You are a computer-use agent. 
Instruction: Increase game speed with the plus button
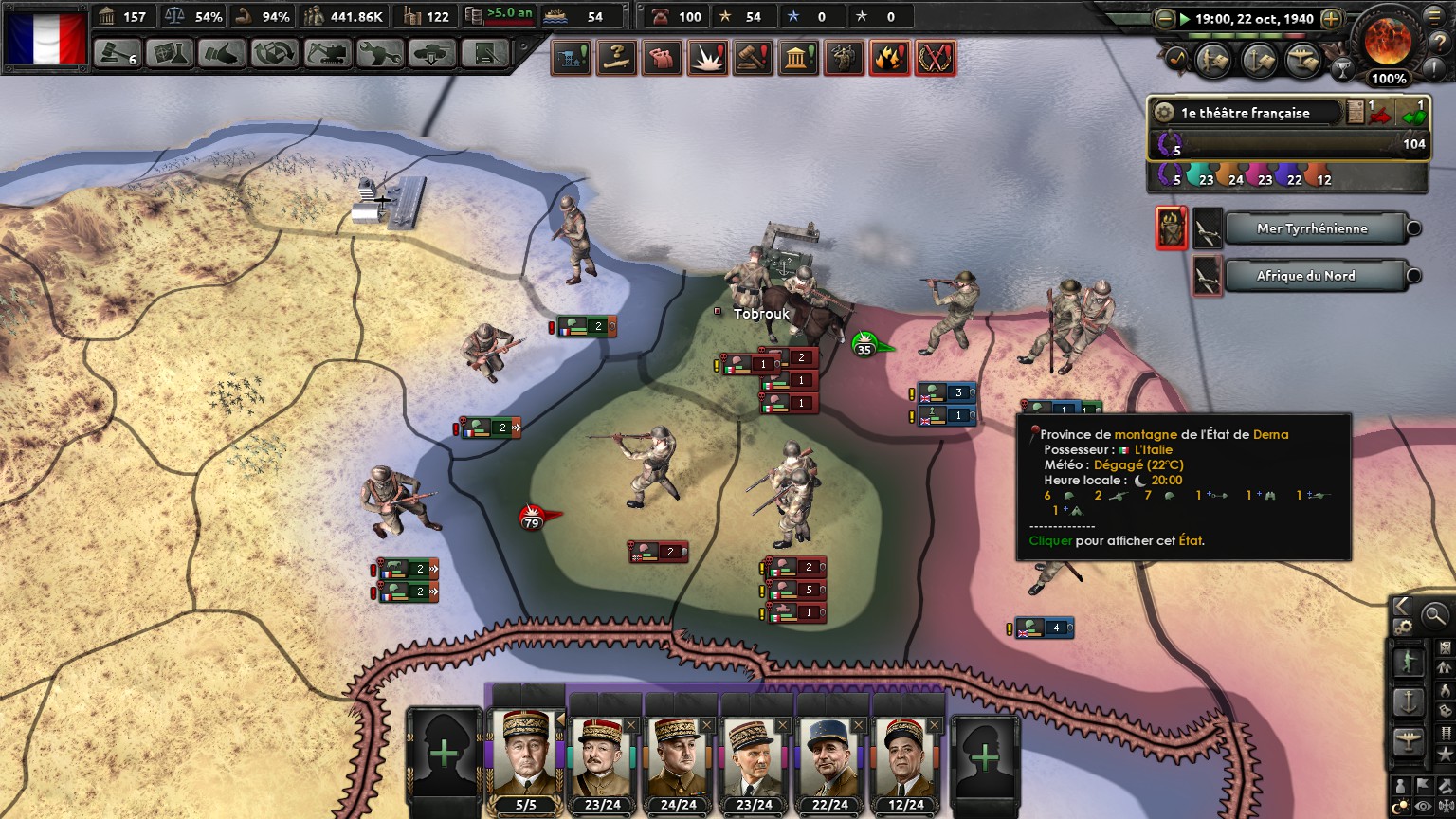coord(1331,19)
